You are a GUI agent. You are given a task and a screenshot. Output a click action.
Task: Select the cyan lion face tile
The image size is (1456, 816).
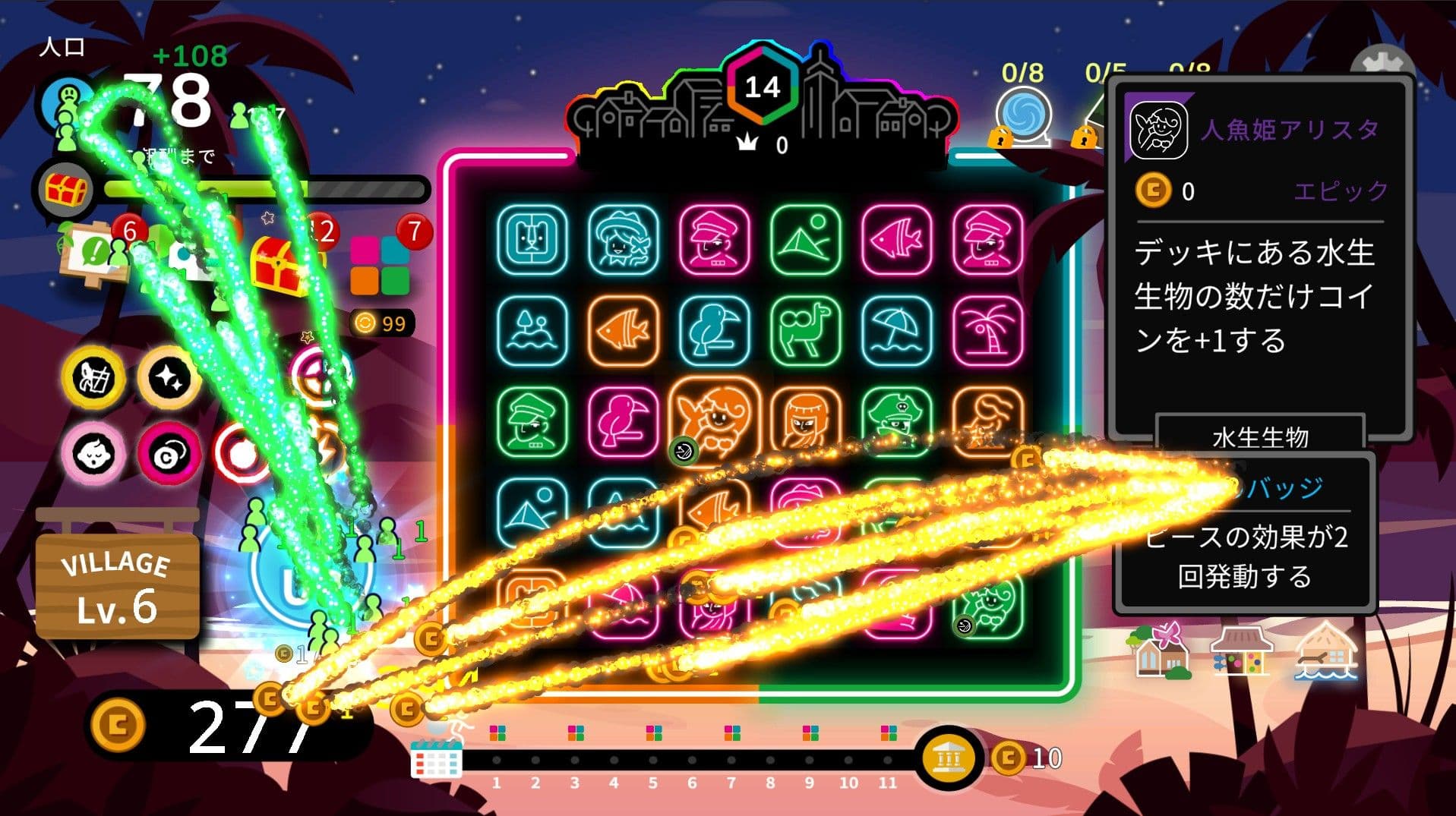click(532, 240)
